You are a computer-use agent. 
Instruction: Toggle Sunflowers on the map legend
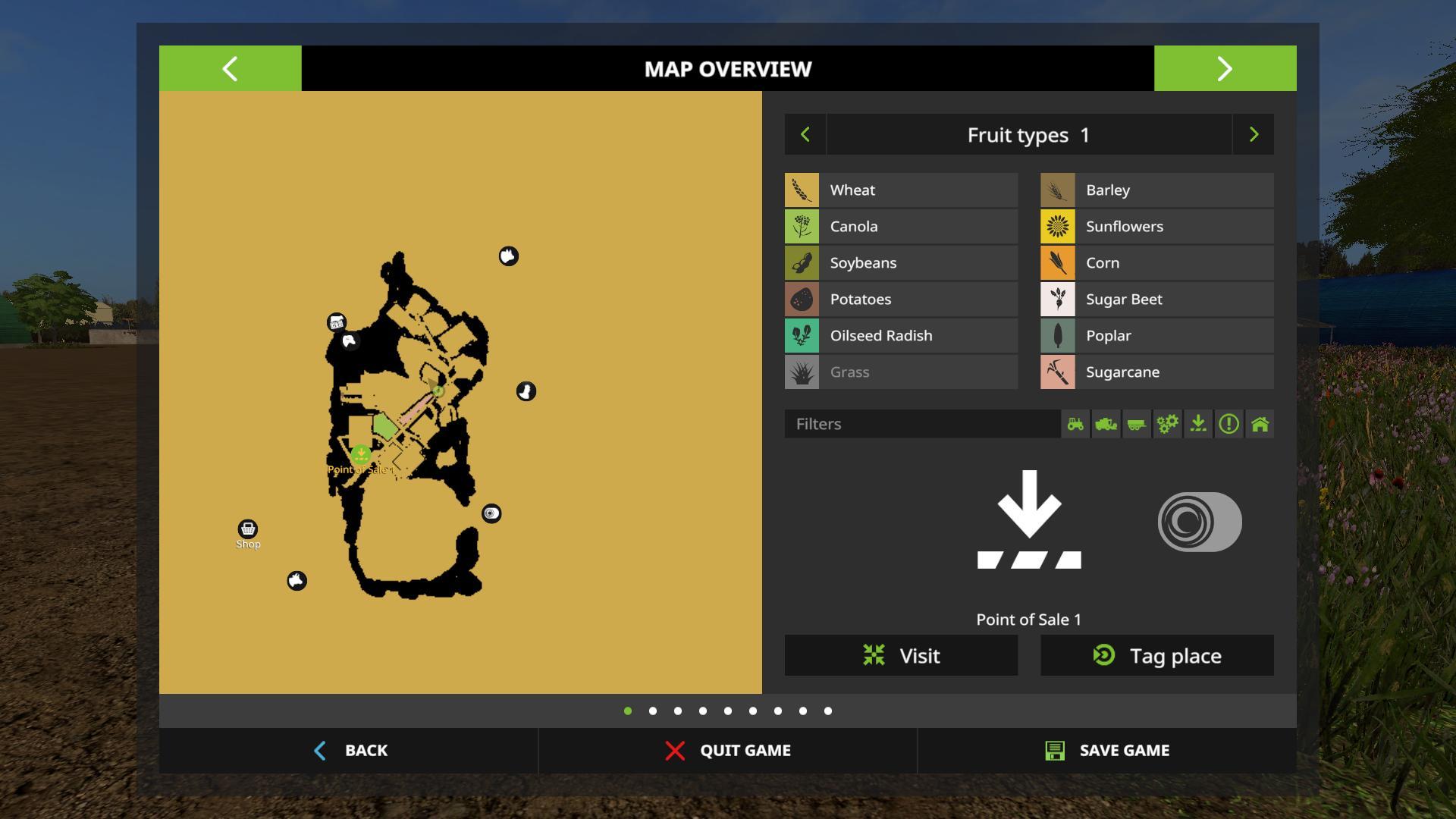coord(1156,227)
